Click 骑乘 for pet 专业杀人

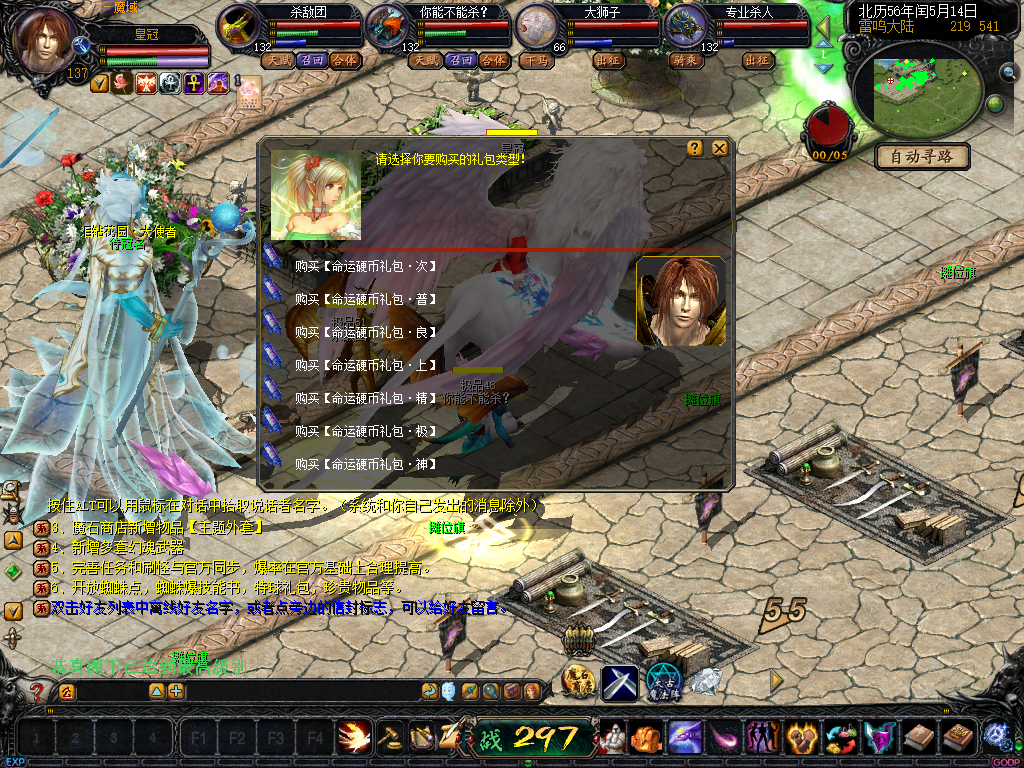[x=685, y=60]
